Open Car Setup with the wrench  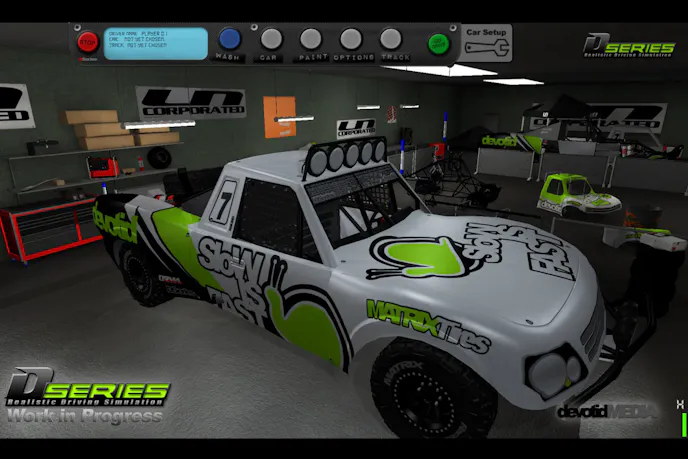coord(487,42)
